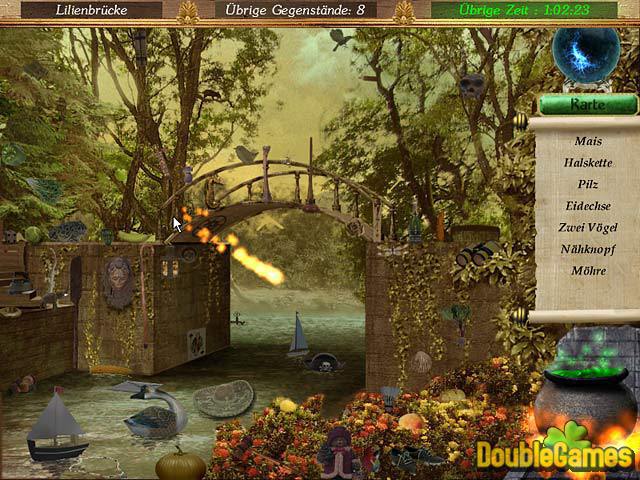Image resolution: width=640 pixels, height=480 pixels.
Task: Pick Eidechse on the scroll list
Action: point(588,205)
